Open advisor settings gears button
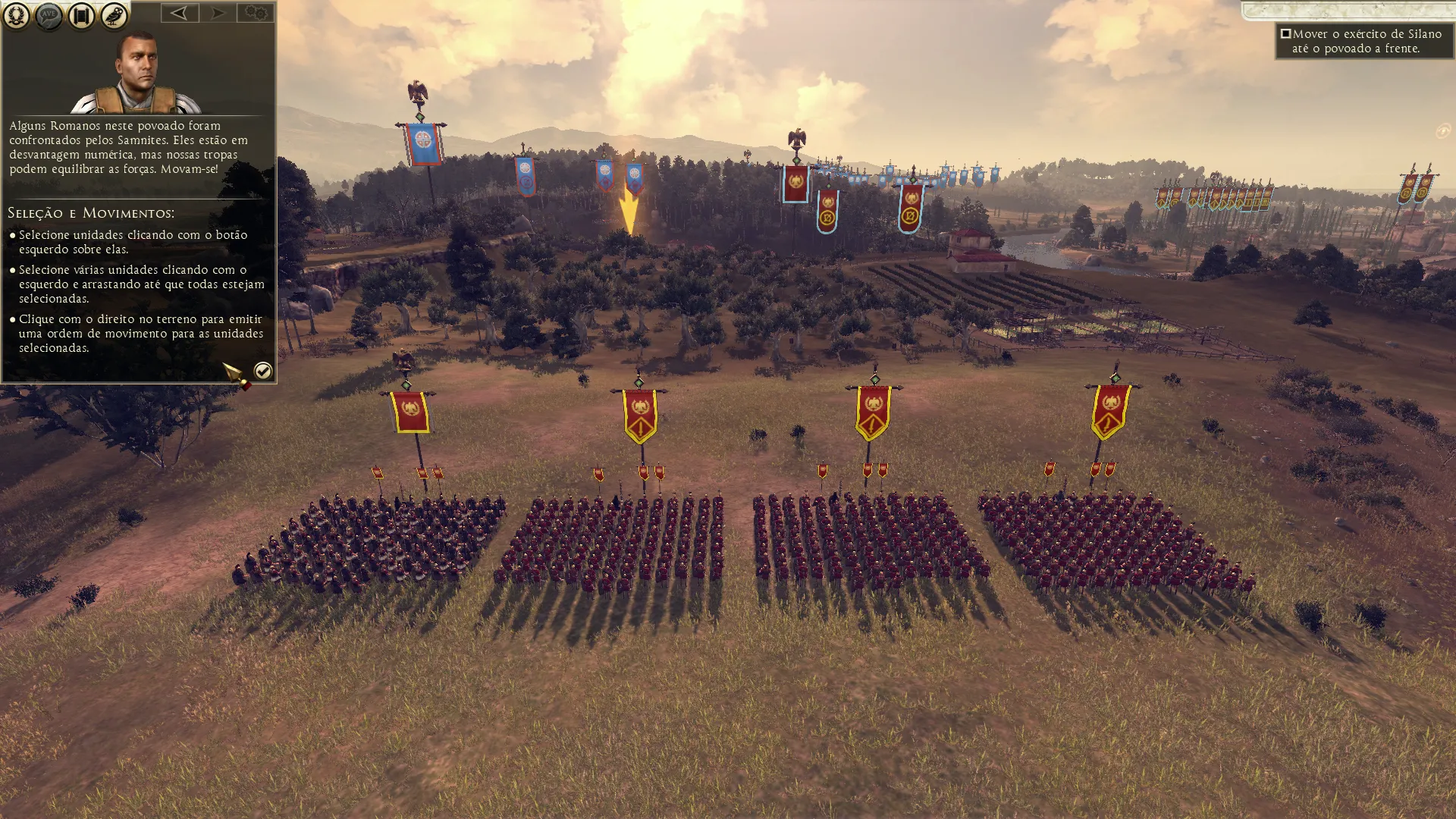Viewport: 1456px width, 819px height. coord(256,13)
